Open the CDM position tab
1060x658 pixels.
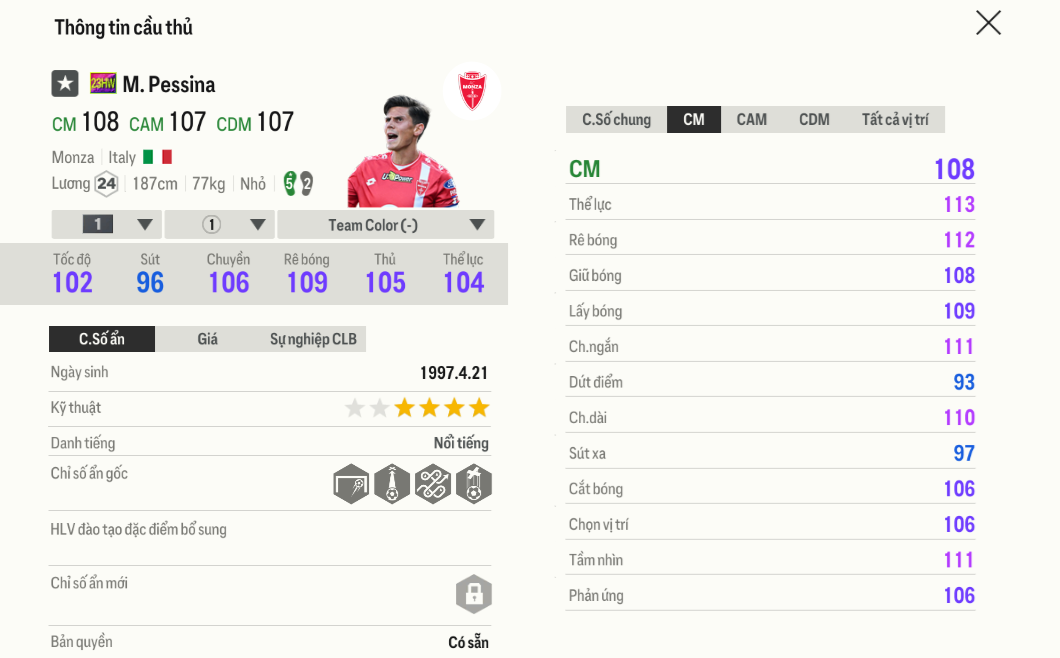(x=814, y=120)
